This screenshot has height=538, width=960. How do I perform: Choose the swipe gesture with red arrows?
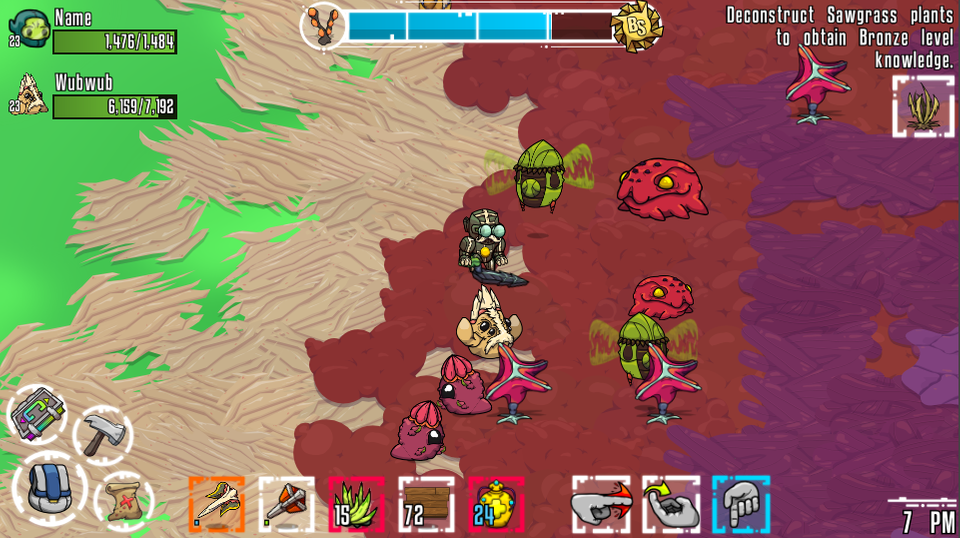tap(601, 503)
